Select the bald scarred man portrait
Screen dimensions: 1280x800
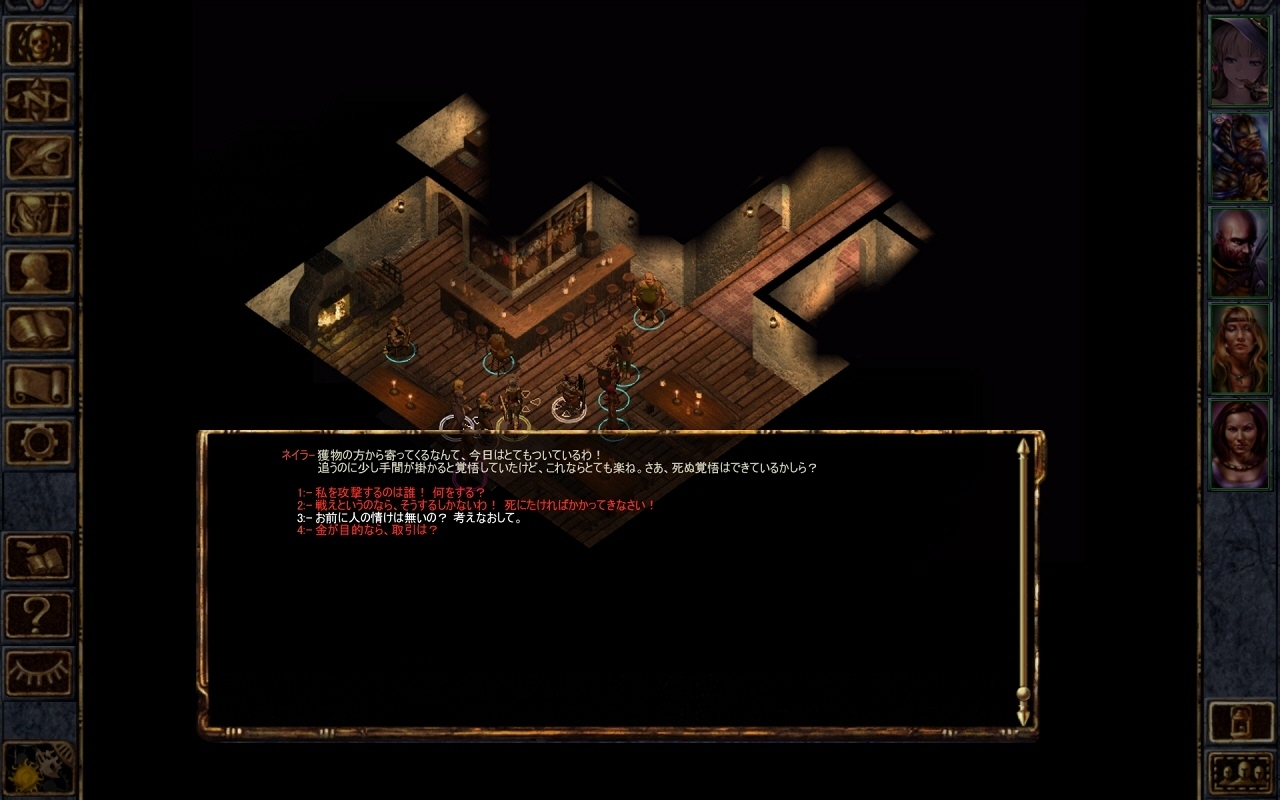(x=1240, y=252)
